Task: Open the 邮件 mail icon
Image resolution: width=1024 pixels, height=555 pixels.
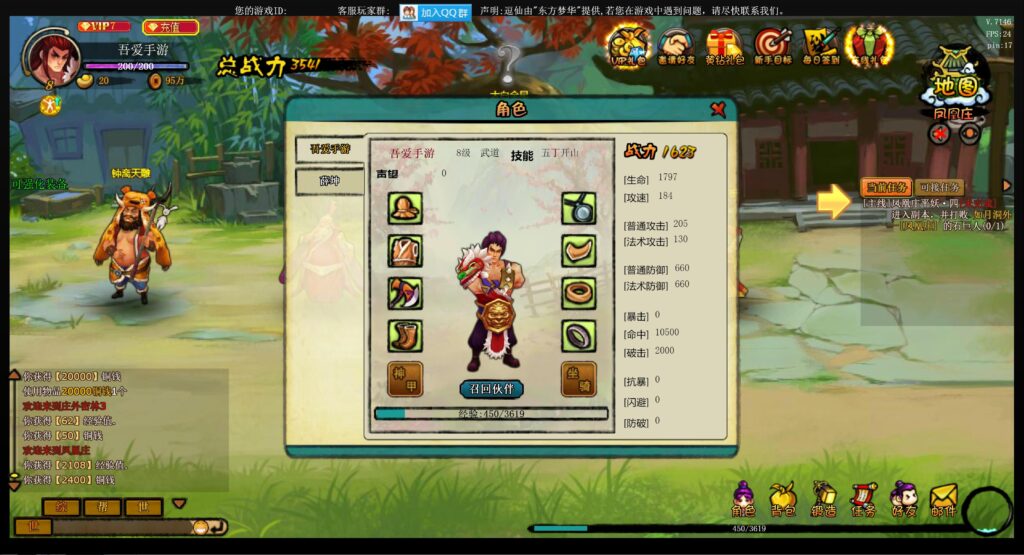Action: (943, 499)
